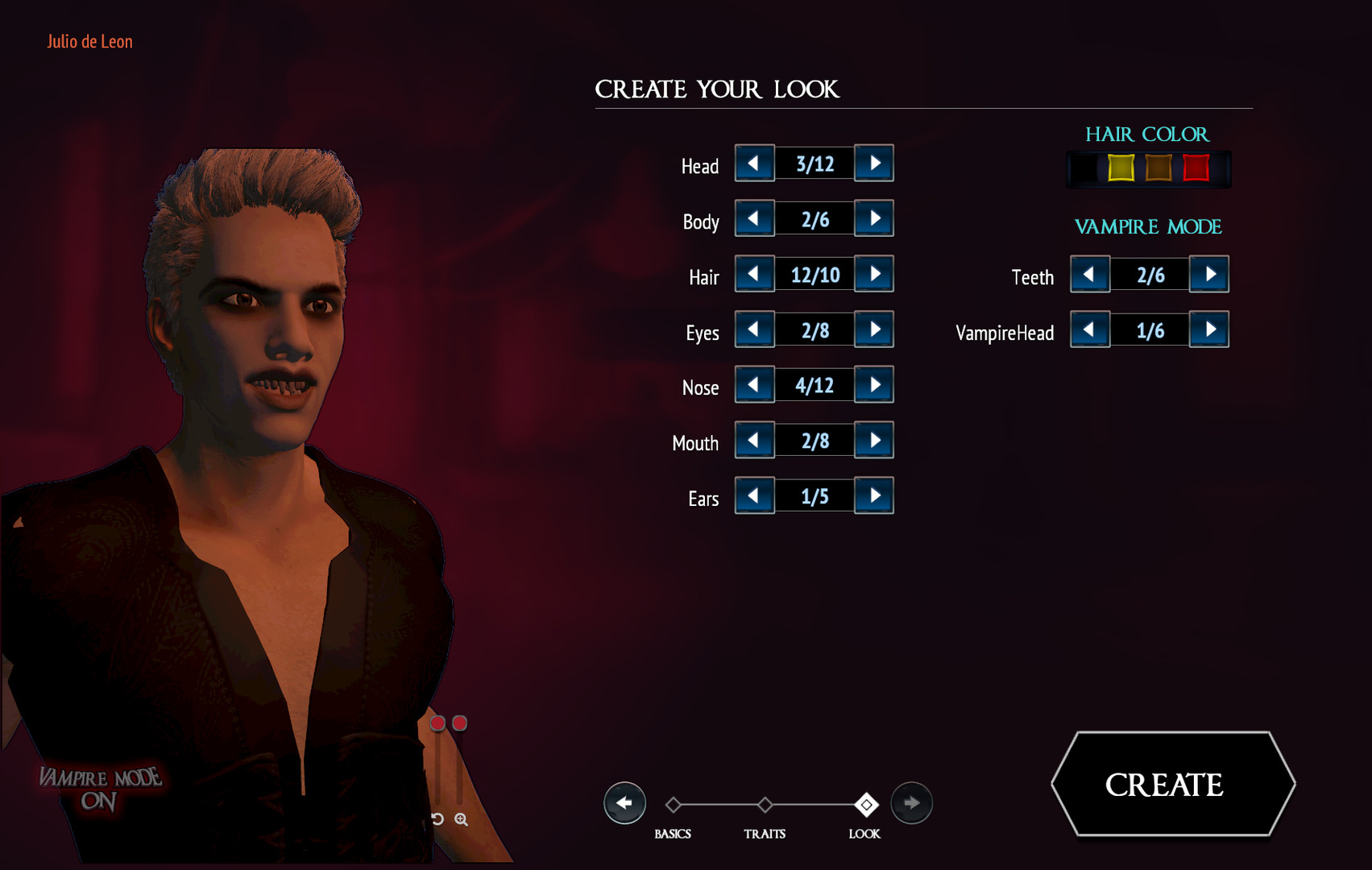Step Mouth selection backward
This screenshot has height=870, width=1372.
click(x=753, y=440)
